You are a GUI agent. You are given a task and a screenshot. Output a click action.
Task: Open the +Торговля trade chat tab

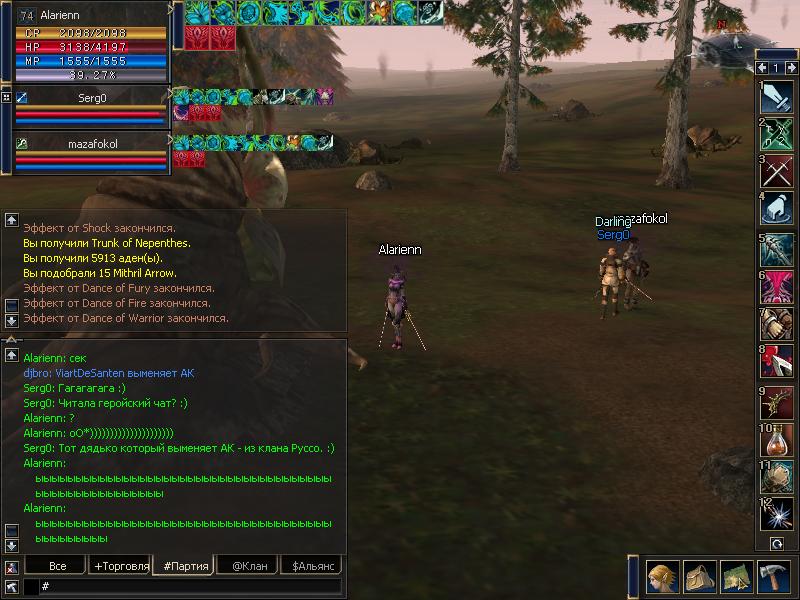[121, 566]
